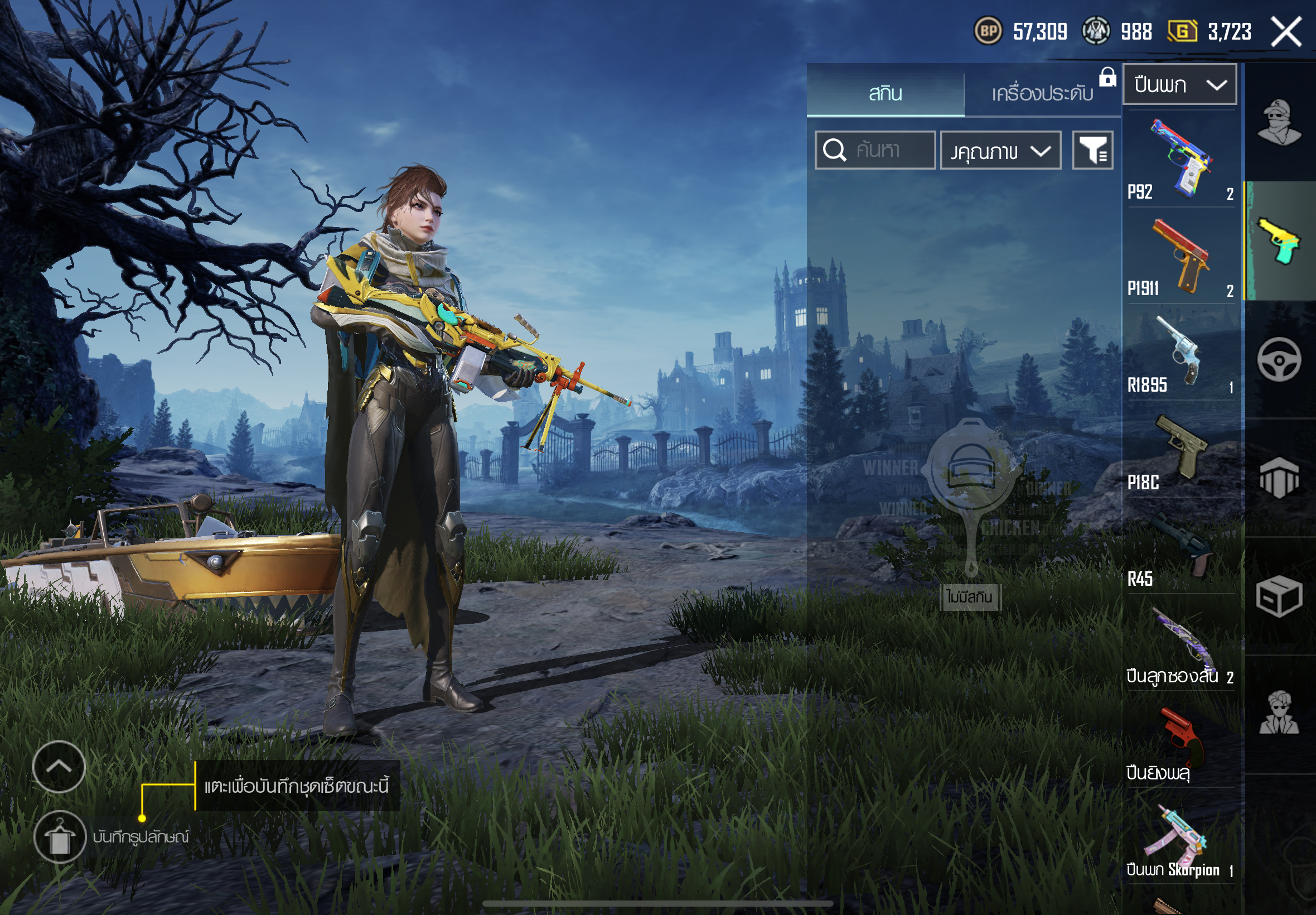Choose the ปืนลูกซองสั้น sawed-off shotgun
1316x915 pixels.
pos(1180,644)
